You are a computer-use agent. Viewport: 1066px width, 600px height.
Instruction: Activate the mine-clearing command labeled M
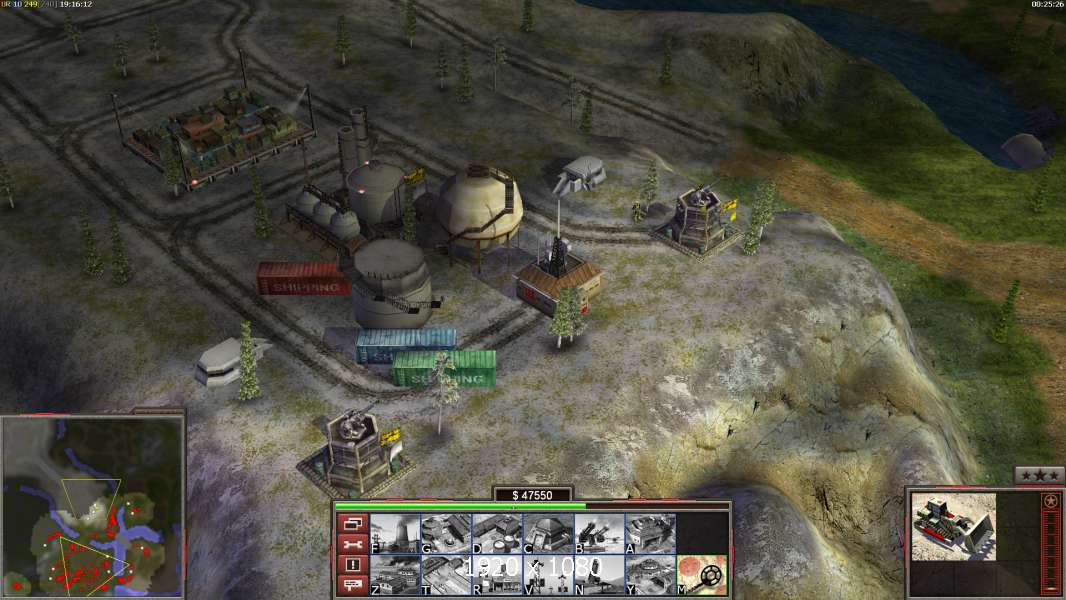pyautogui.click(x=702, y=575)
